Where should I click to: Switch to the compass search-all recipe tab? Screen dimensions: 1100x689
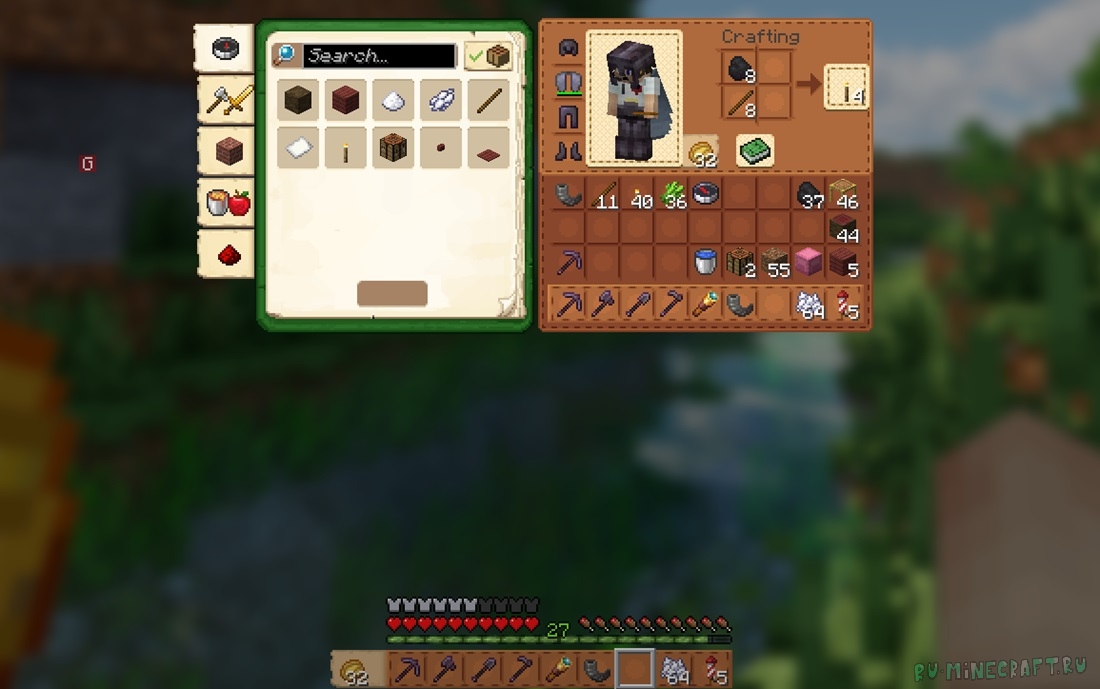(x=225, y=49)
